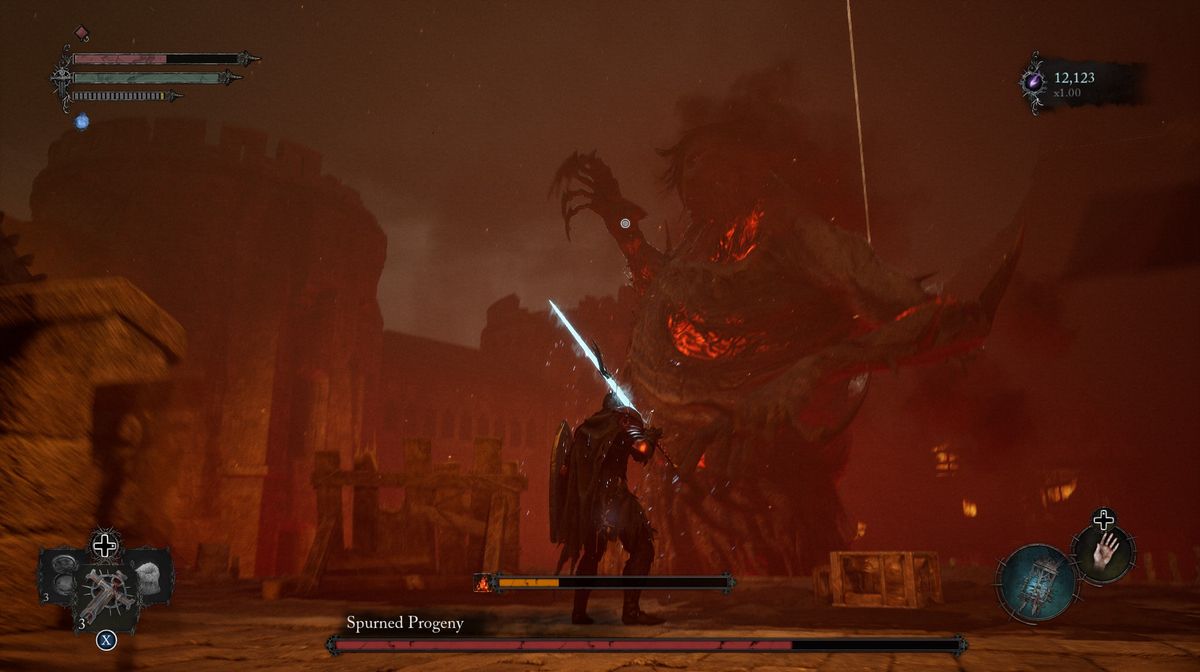This screenshot has height=672, width=1200.
Task: Click the red diamond buff icon
Action: pyautogui.click(x=82, y=34)
